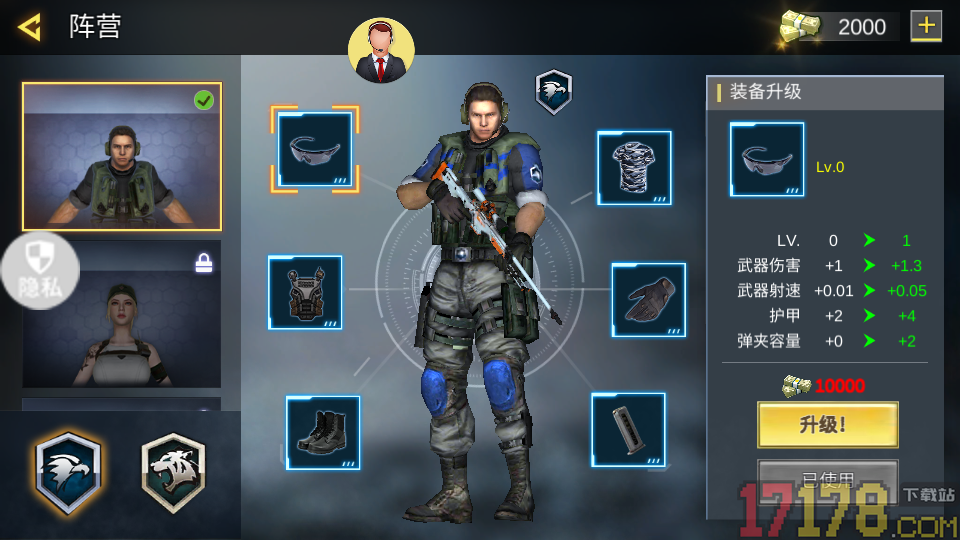
Task: Open the customer support headset avatar
Action: click(381, 50)
